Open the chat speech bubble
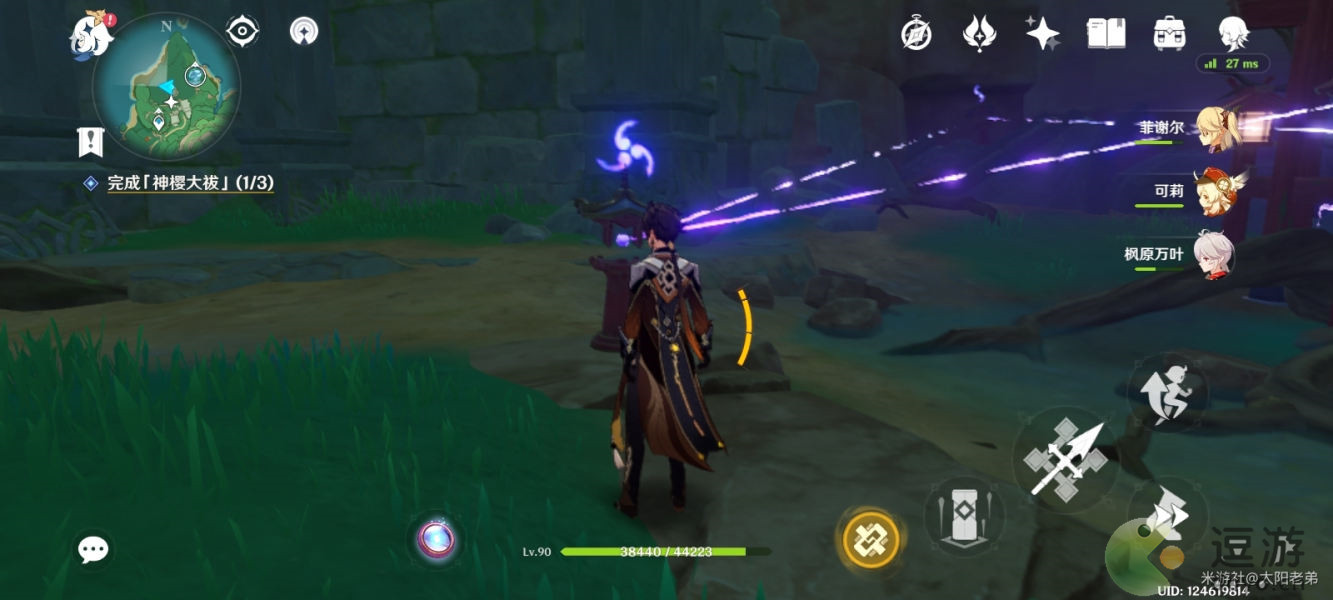The width and height of the screenshot is (1333, 600). pyautogui.click(x=93, y=549)
